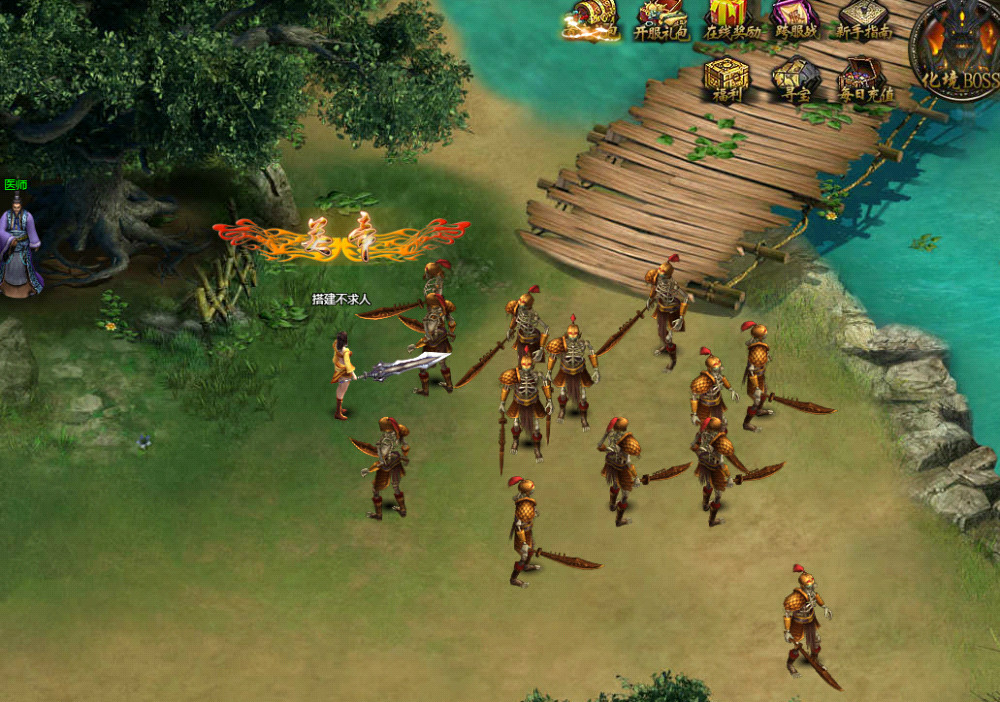Open the 每日充值 daily recharge chest
The width and height of the screenshot is (1000, 702).
pyautogui.click(x=865, y=78)
